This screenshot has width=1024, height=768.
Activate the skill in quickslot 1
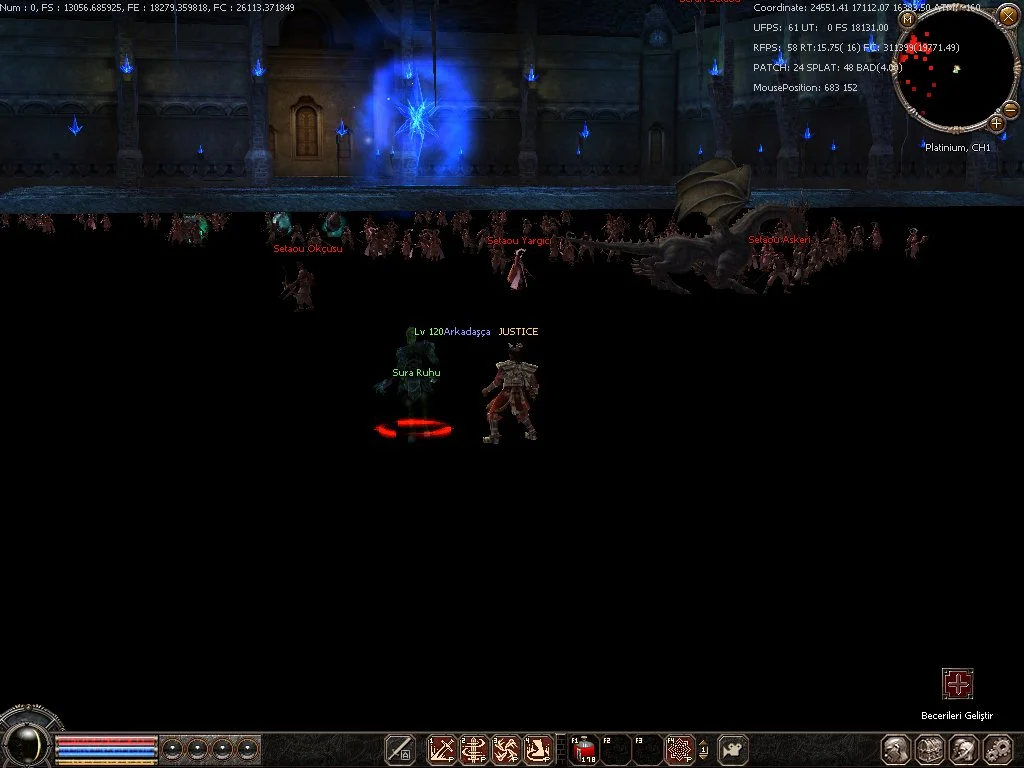pos(441,749)
